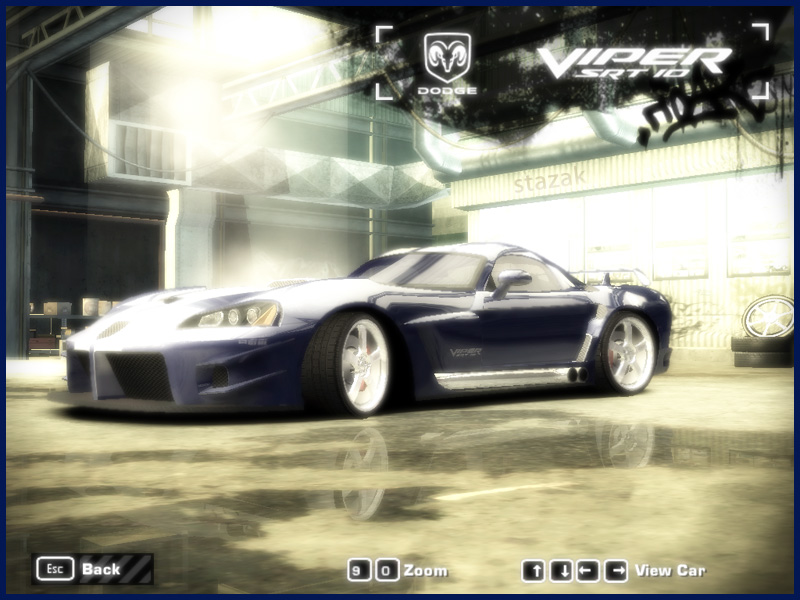This screenshot has width=800, height=600.
Task: Click the Zoom control label
Action: (426, 571)
